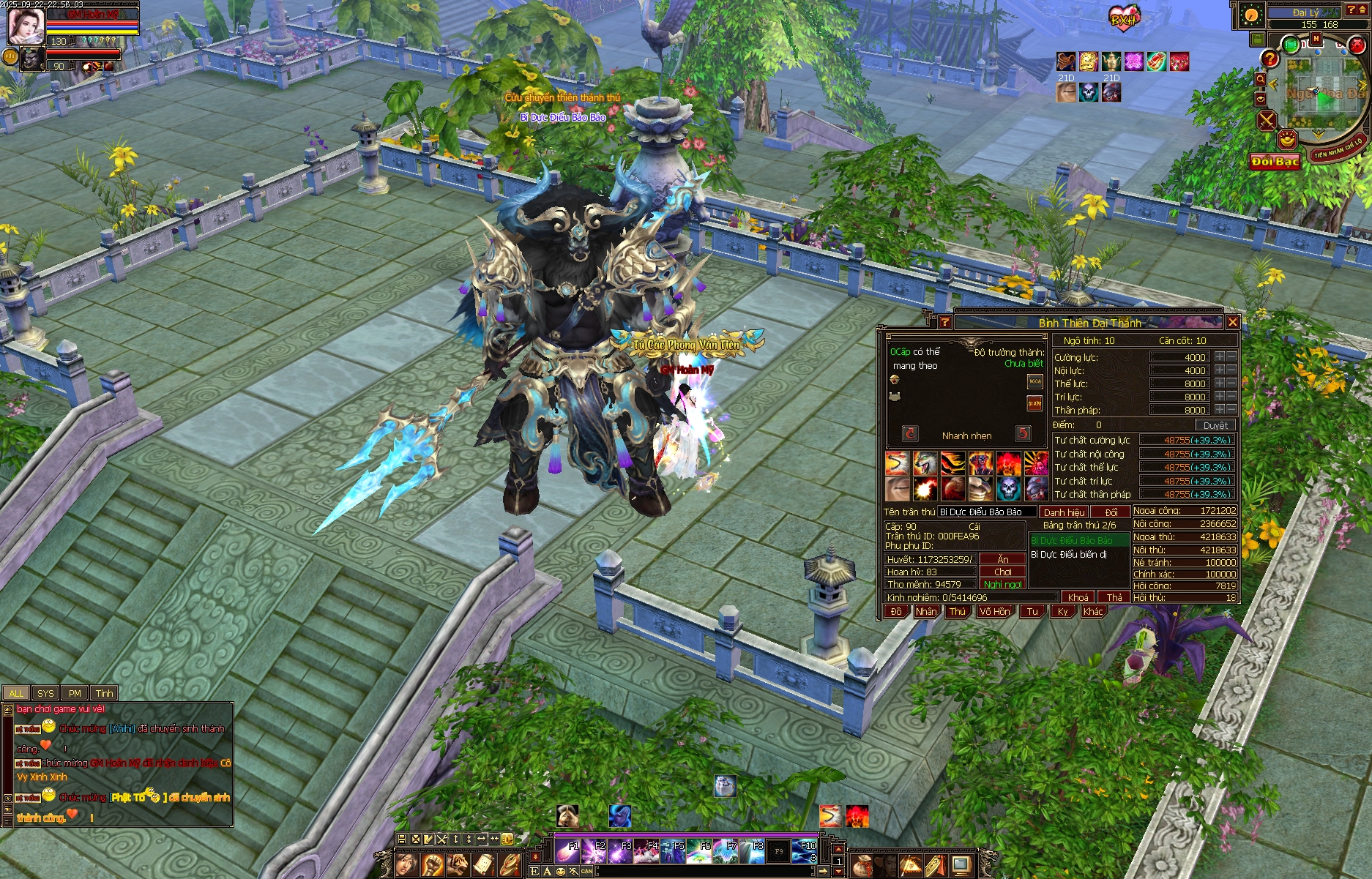
Task: Feed the pet with the Ăn button
Action: 1002,559
